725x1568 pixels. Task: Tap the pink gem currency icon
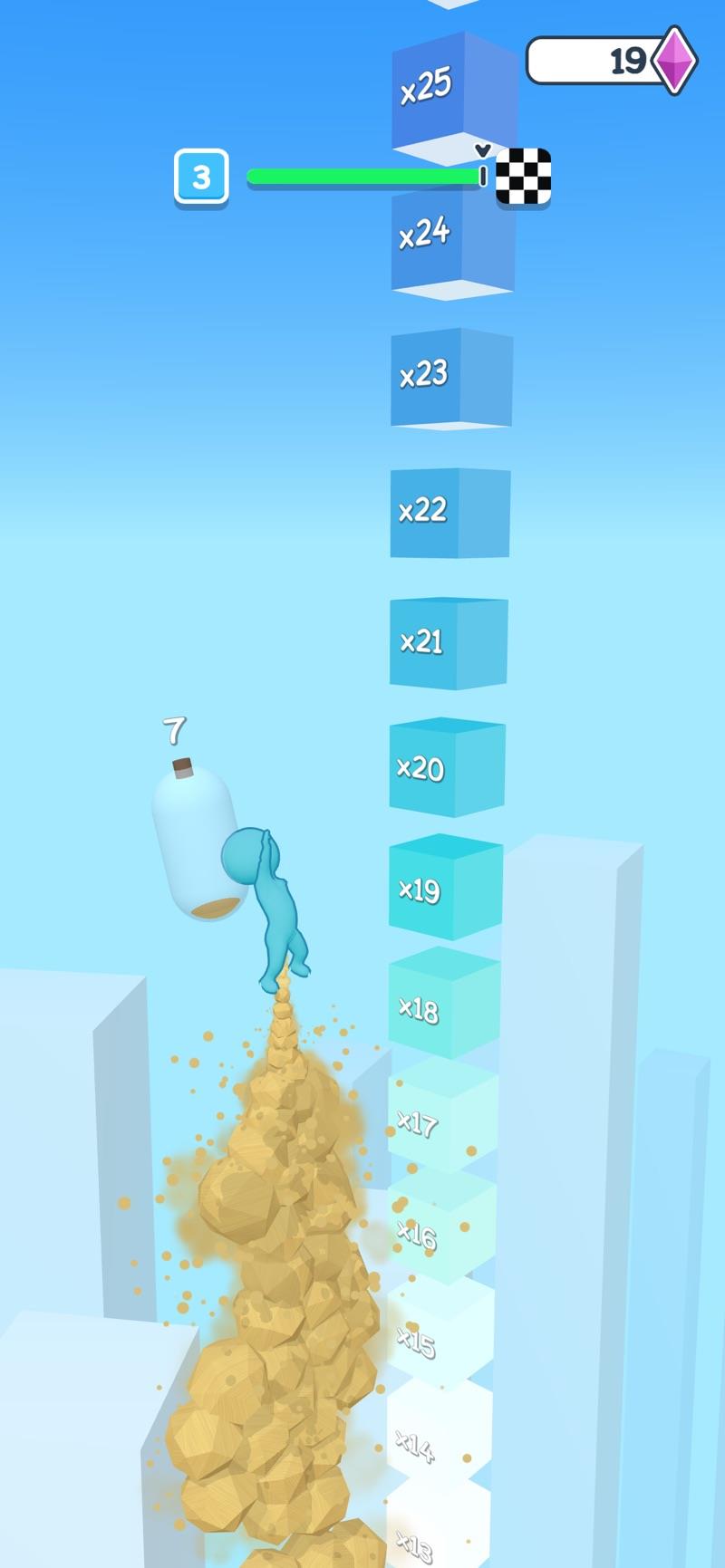tap(675, 60)
